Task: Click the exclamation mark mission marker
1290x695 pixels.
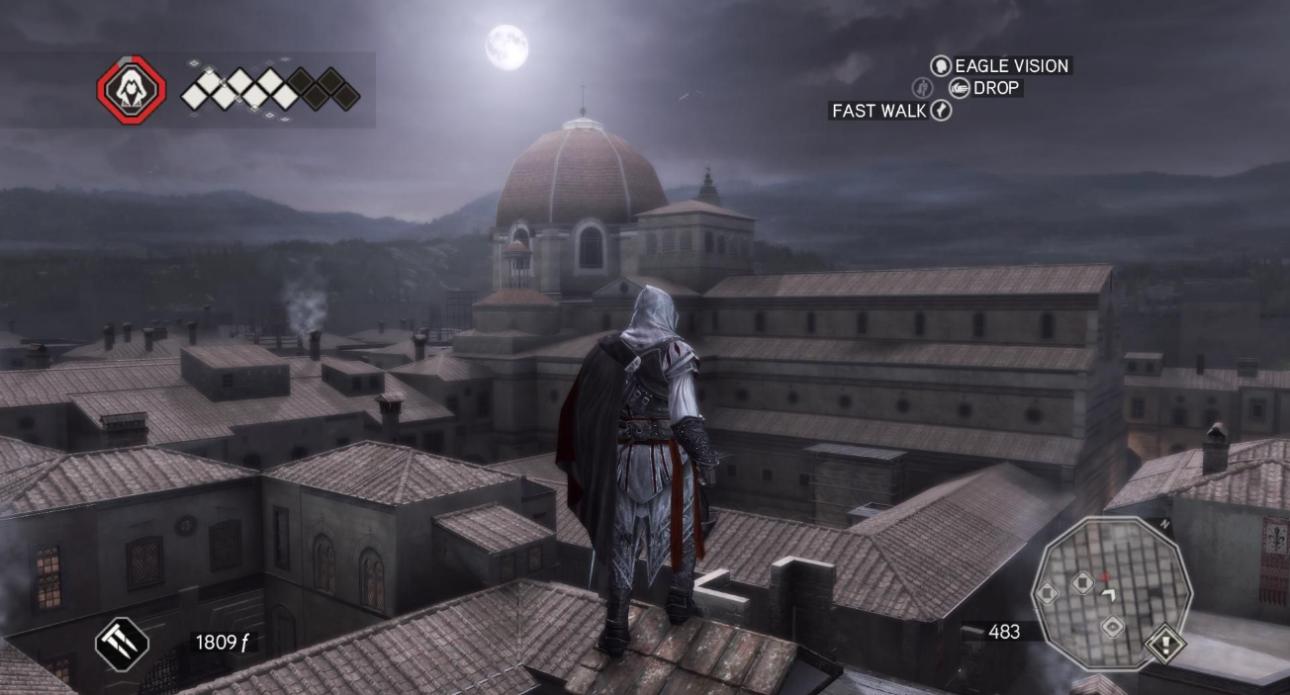Action: [x=1165, y=643]
